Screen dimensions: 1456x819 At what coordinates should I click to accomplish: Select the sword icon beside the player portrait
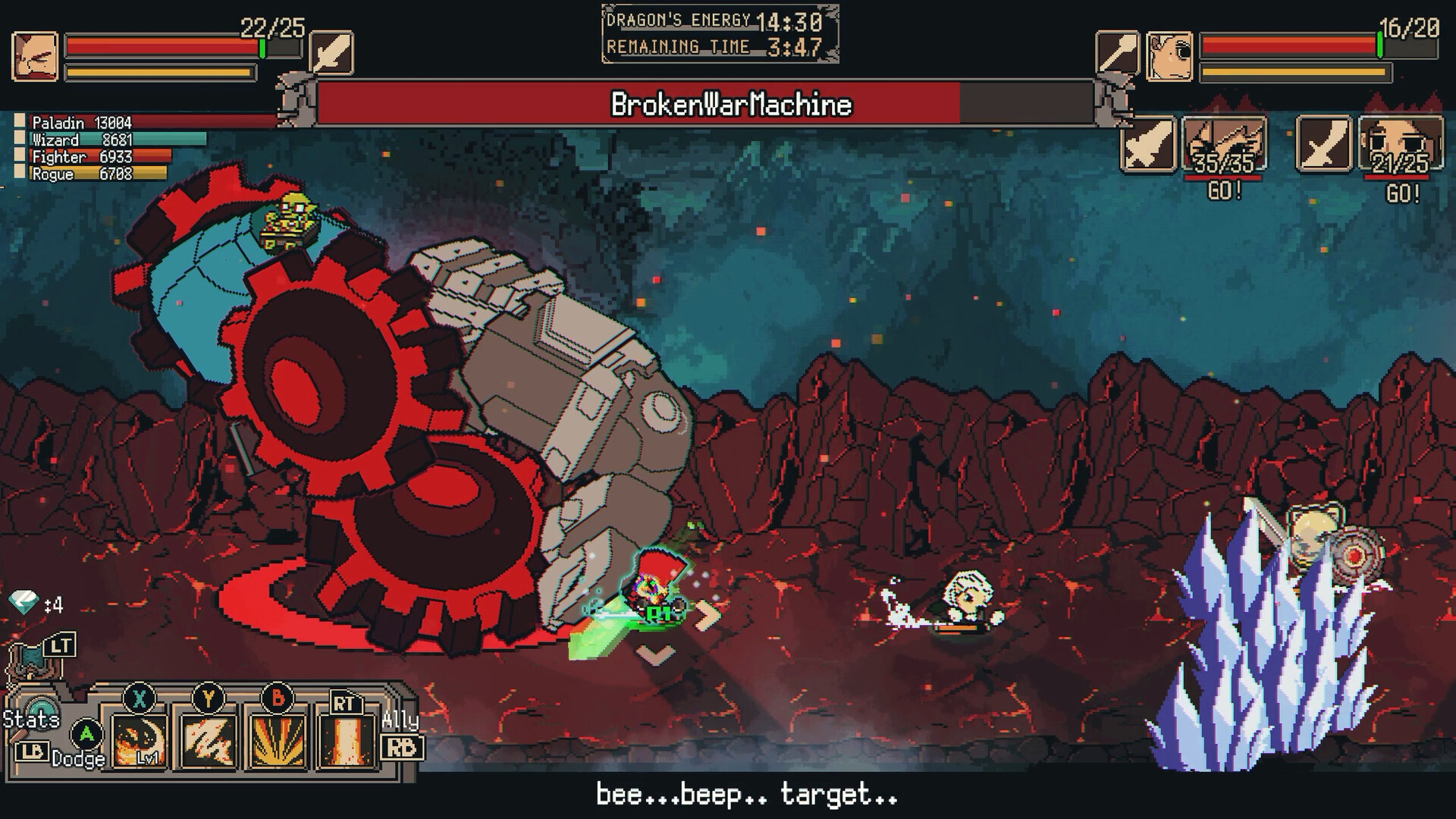[x=331, y=53]
